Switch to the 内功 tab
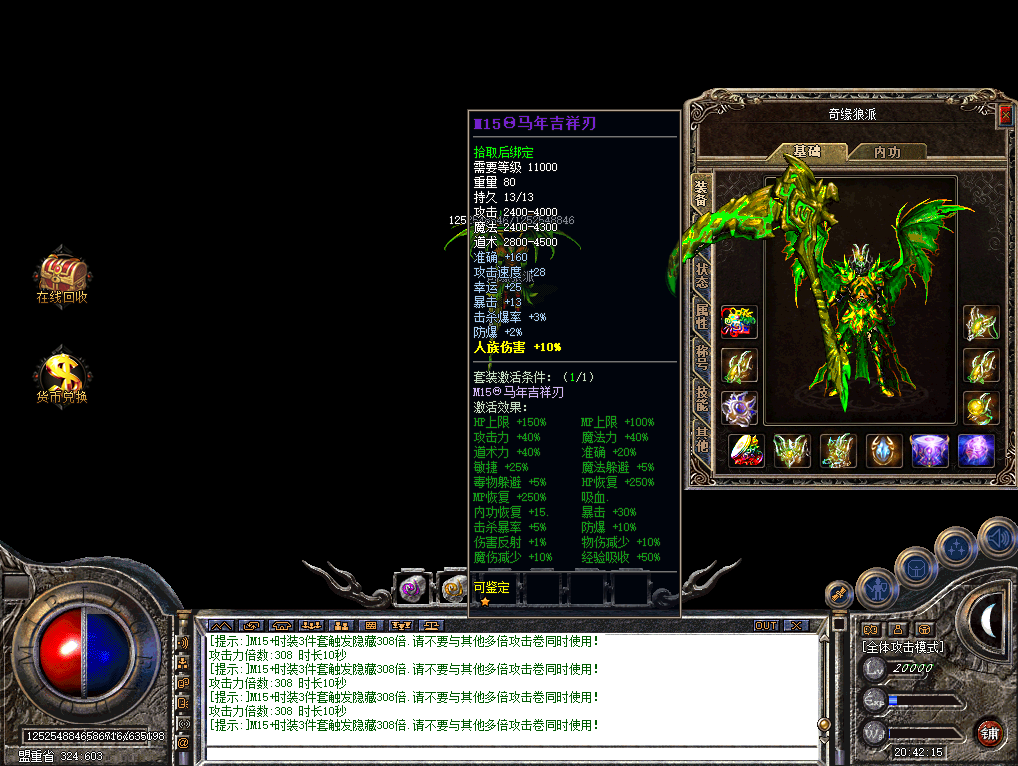 coord(886,152)
